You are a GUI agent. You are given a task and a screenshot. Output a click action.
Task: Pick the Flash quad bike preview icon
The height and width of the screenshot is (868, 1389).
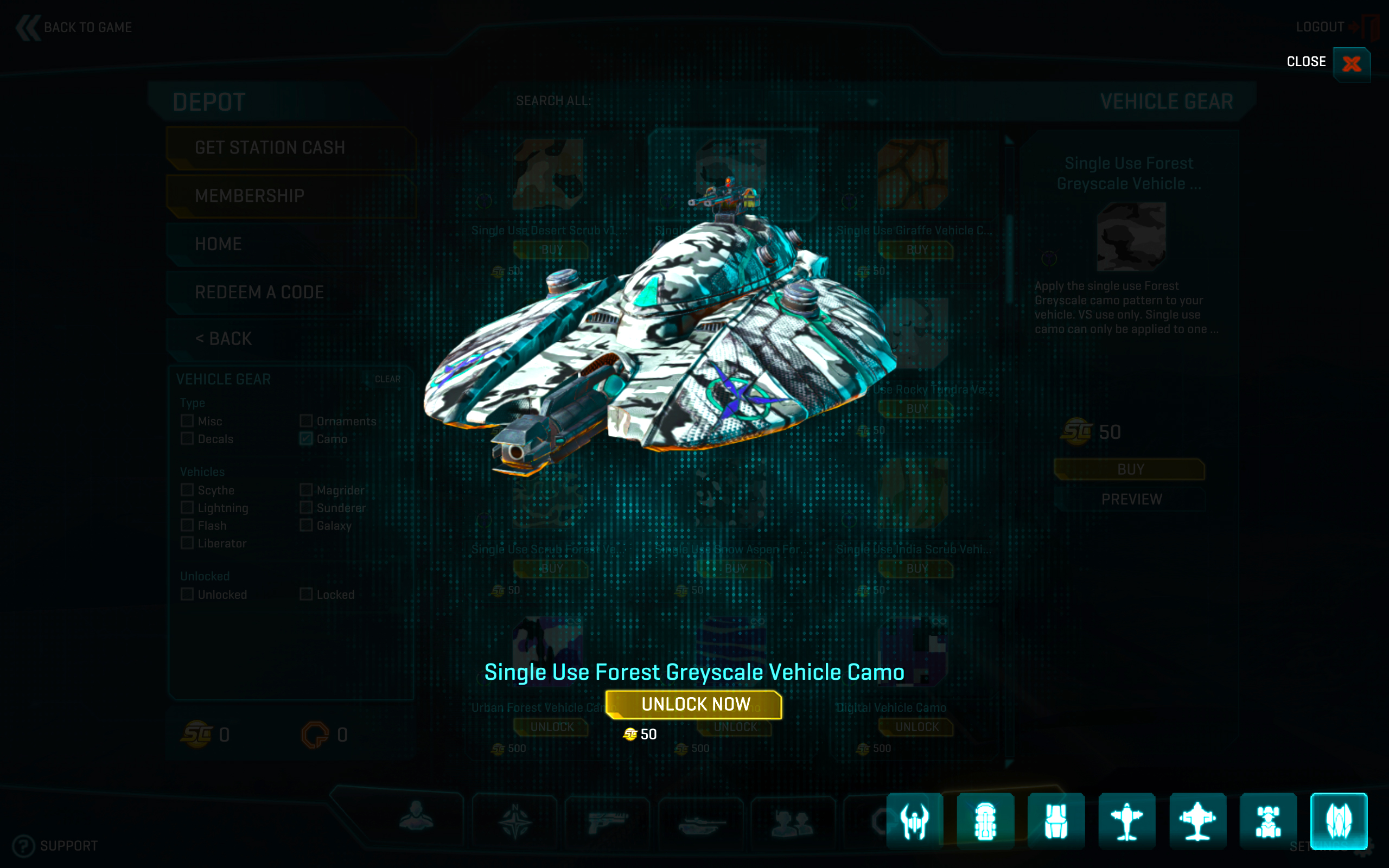1268,821
